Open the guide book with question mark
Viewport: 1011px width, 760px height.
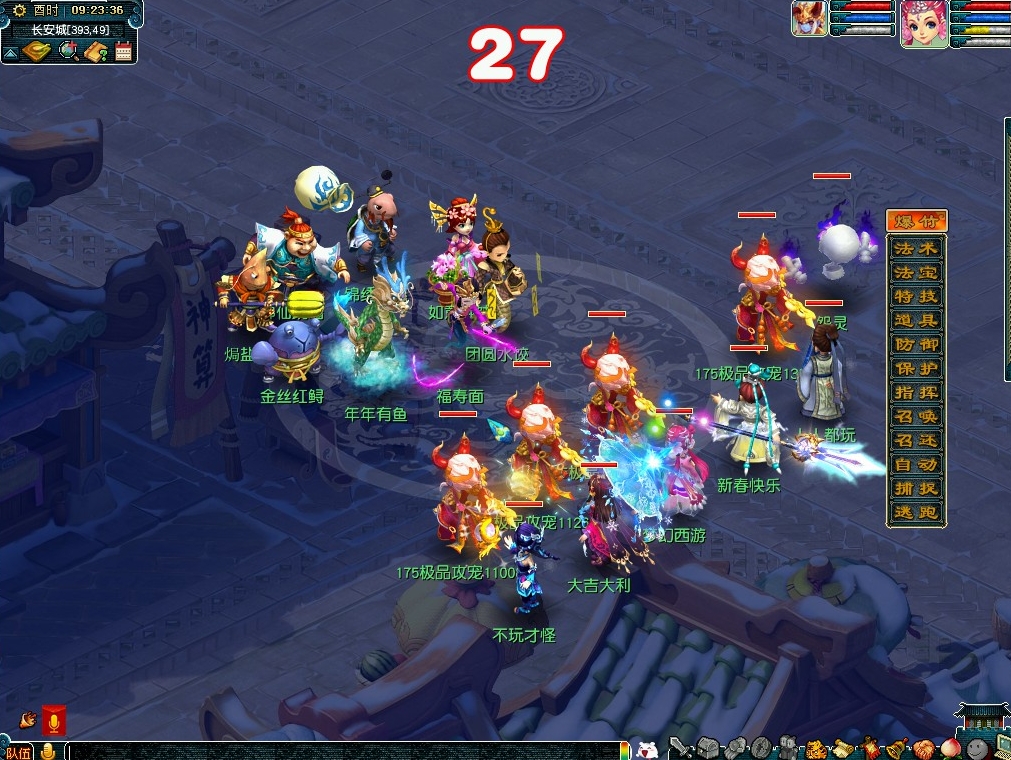96,51
